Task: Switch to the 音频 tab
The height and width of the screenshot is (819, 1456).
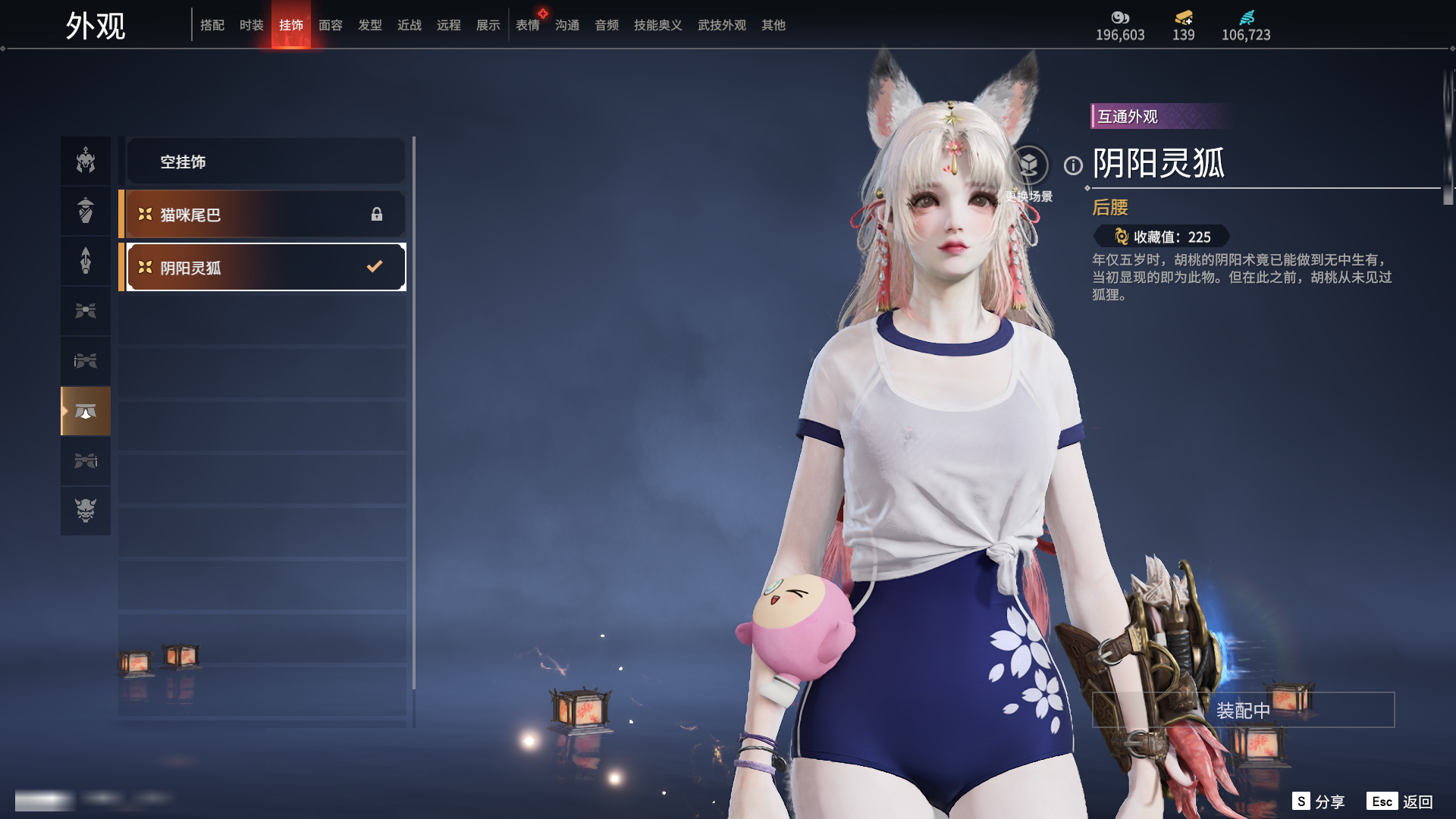Action: [607, 25]
